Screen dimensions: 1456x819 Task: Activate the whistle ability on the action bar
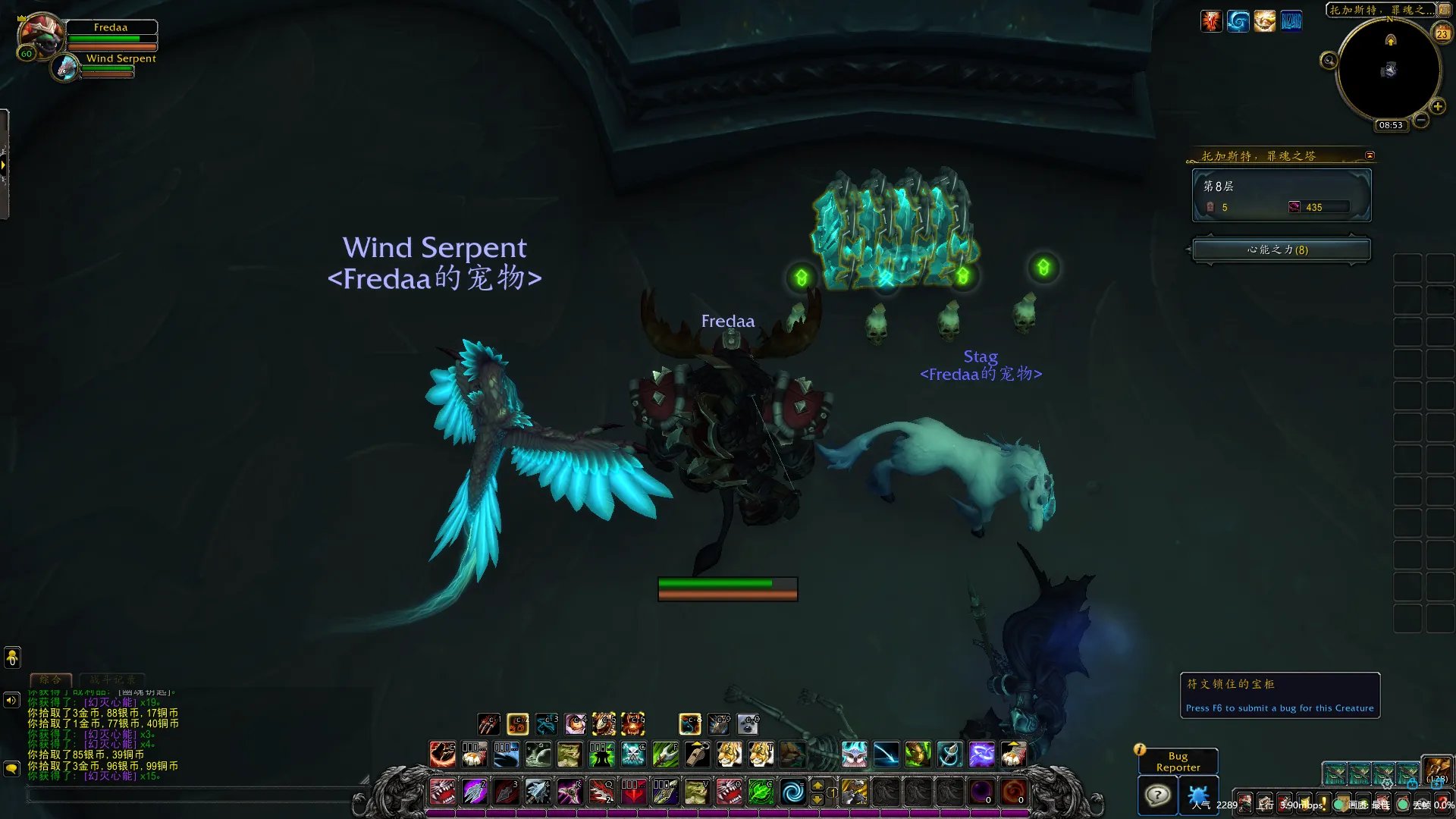(697, 754)
